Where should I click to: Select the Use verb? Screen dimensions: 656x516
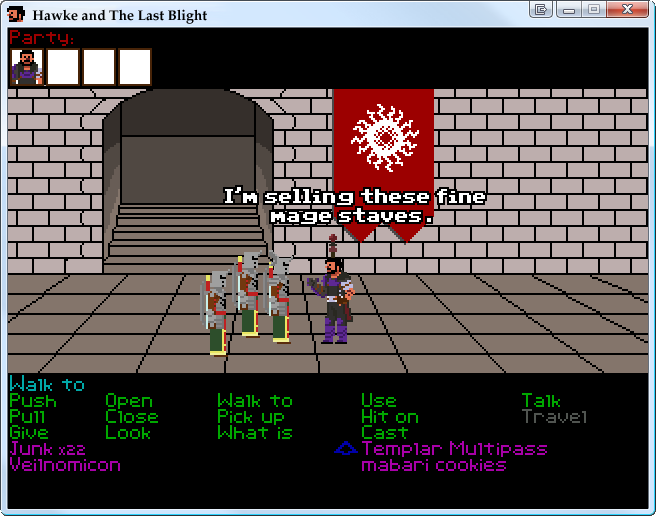coord(378,401)
